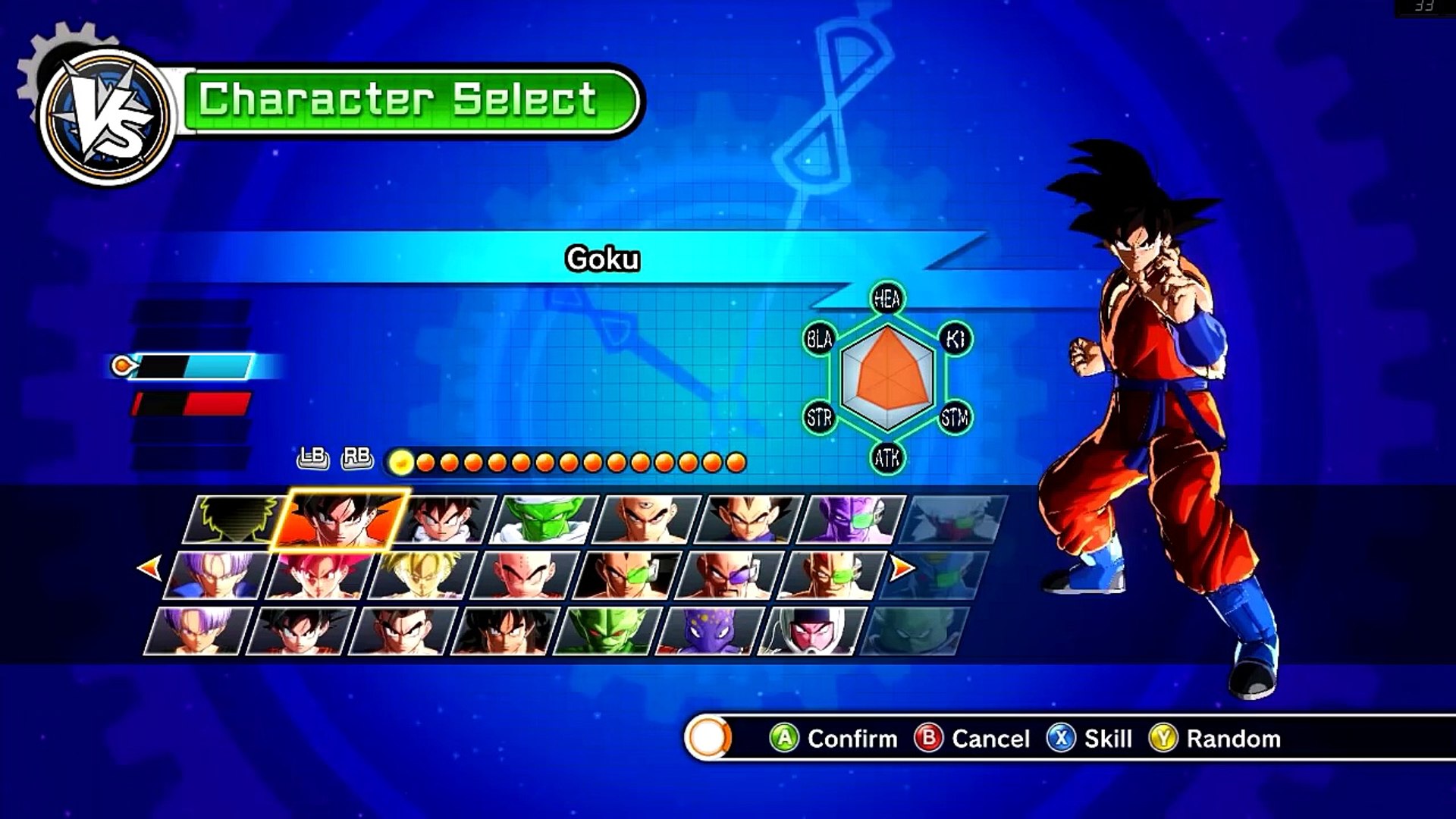Choose the blond Super Saiyan portrait
Viewport: 1456px width, 819px height.
tap(422, 576)
